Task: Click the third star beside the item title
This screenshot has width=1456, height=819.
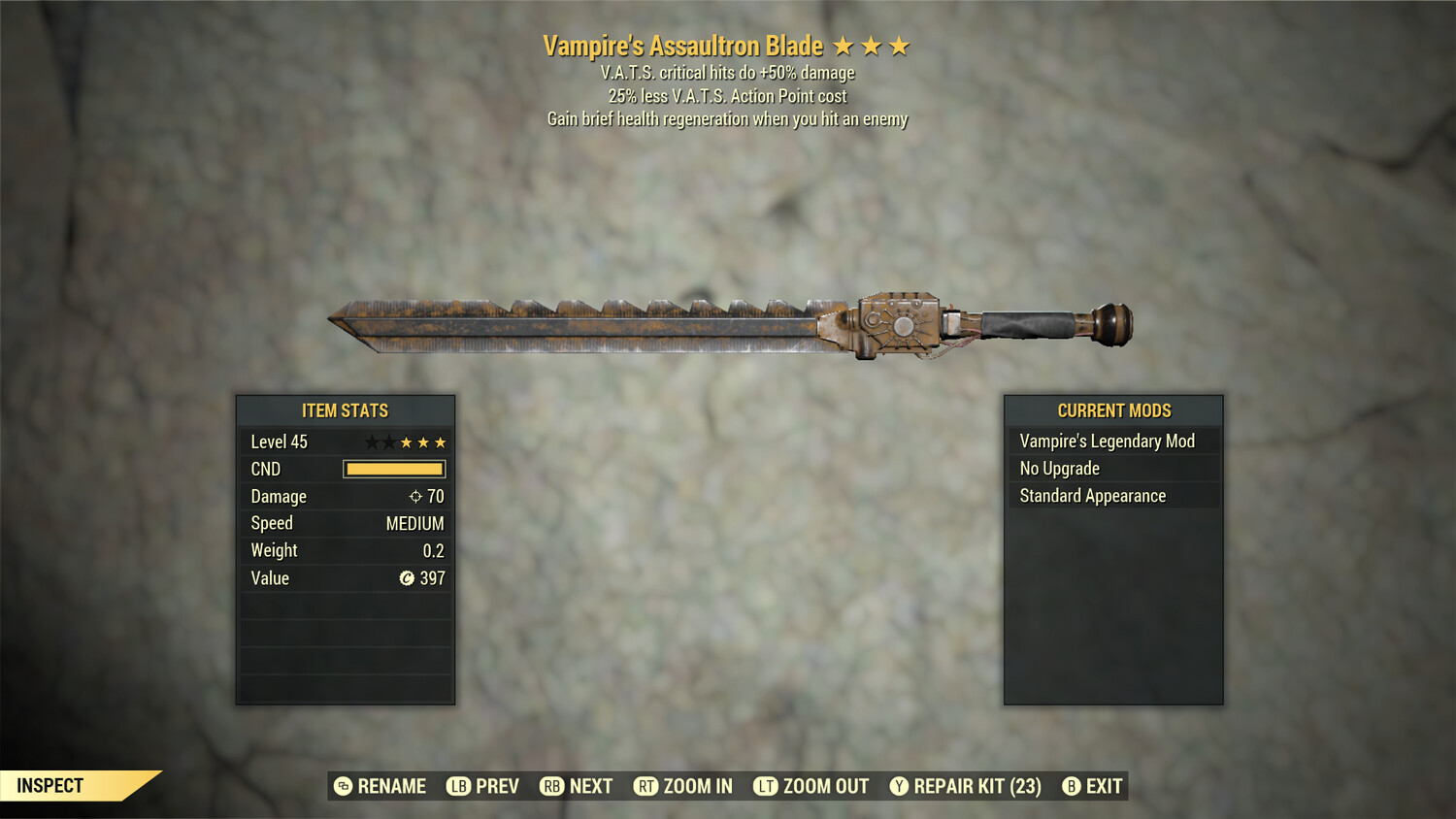Action: point(900,45)
